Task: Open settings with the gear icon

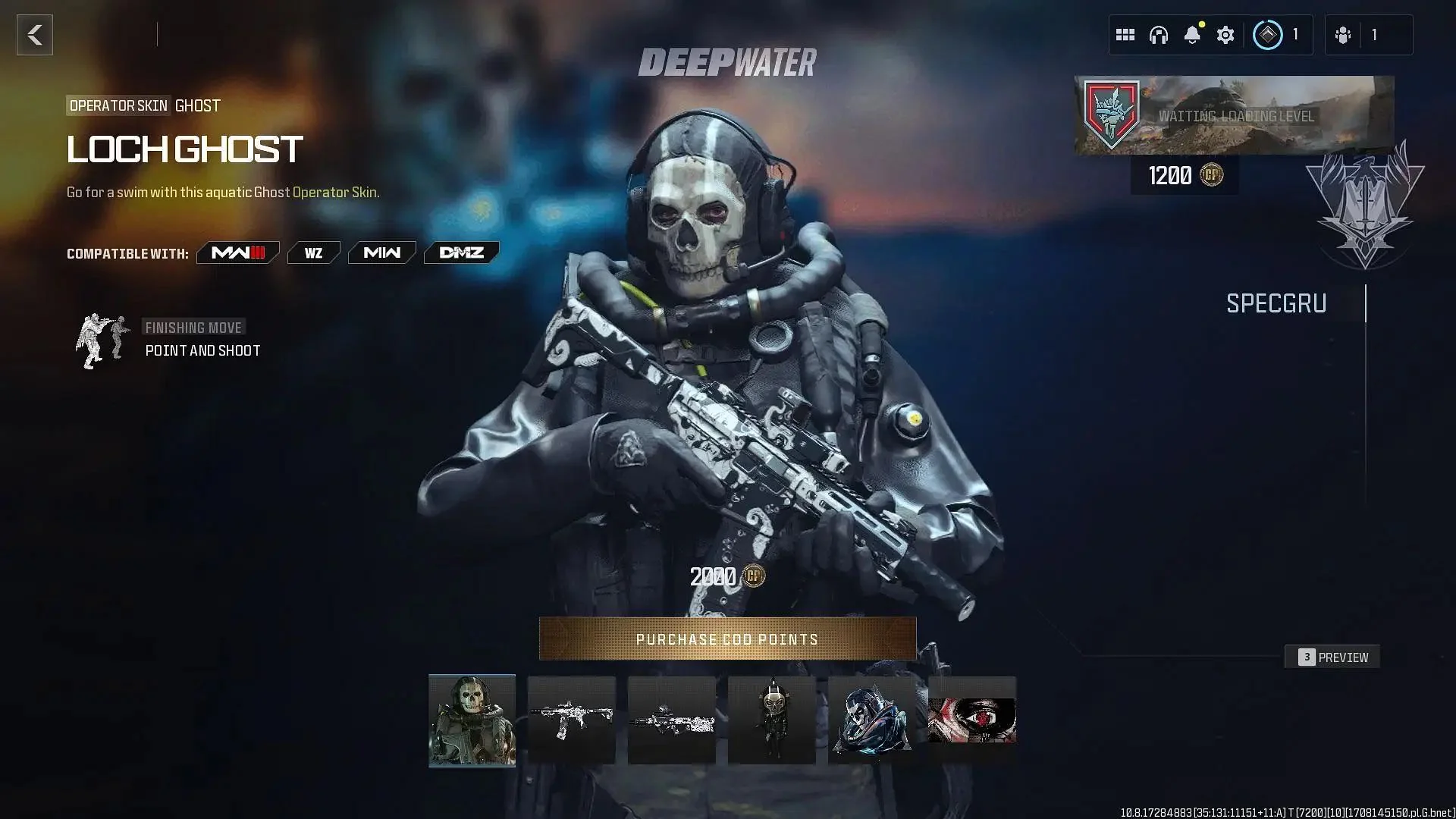Action: pyautogui.click(x=1225, y=34)
